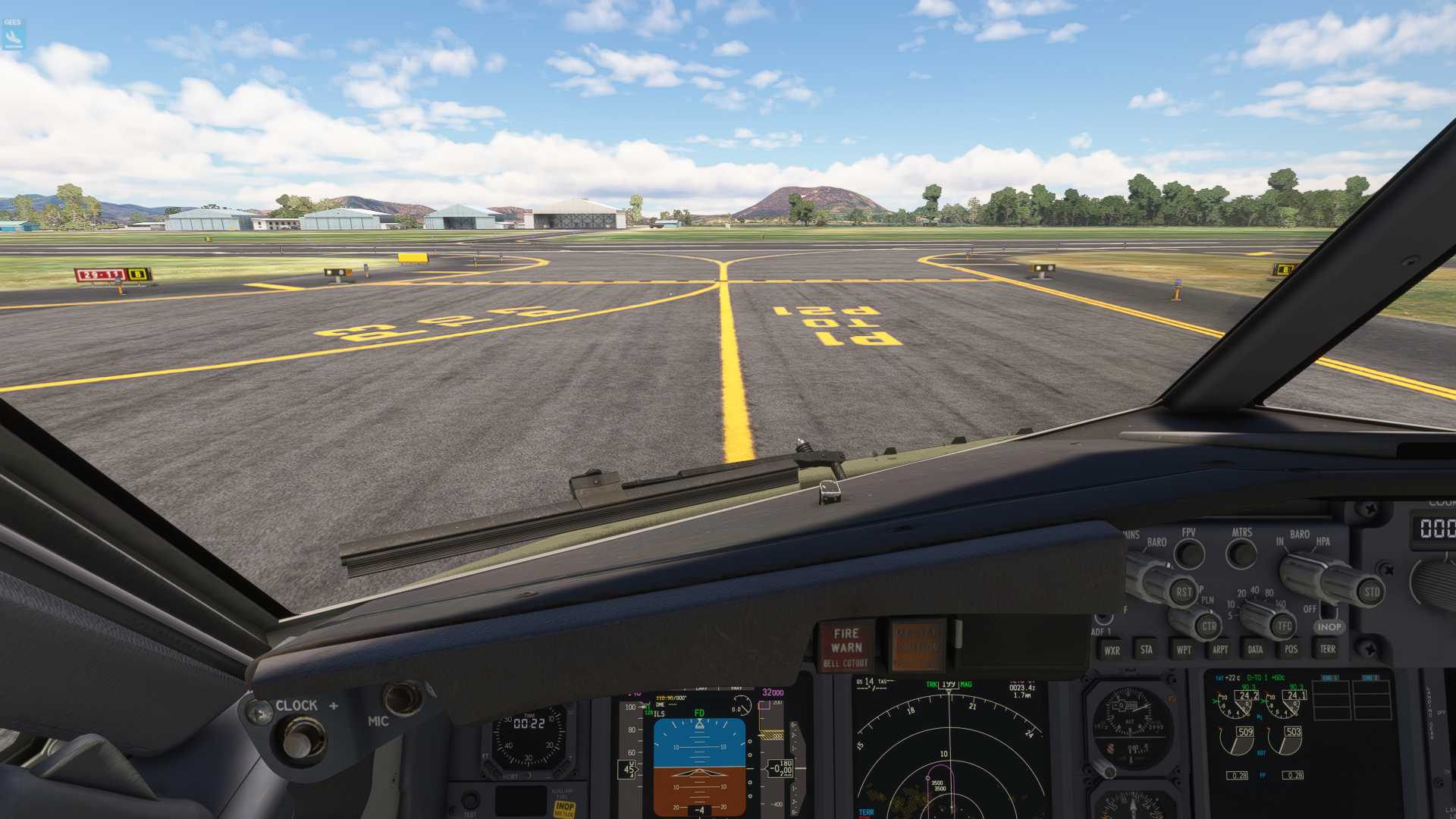The image size is (1456, 819).
Task: Toggle the MTRS meters button
Action: pos(1241,554)
